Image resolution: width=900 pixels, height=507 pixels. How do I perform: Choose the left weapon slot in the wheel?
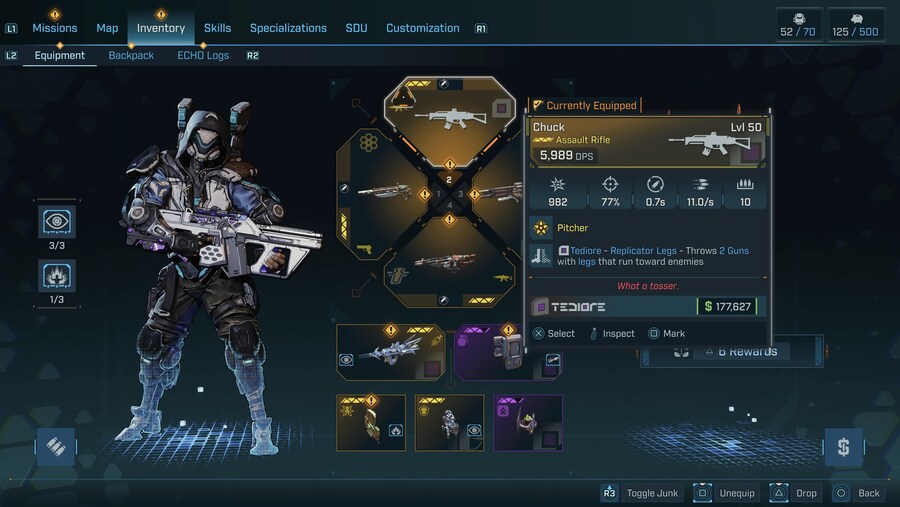[x=385, y=192]
